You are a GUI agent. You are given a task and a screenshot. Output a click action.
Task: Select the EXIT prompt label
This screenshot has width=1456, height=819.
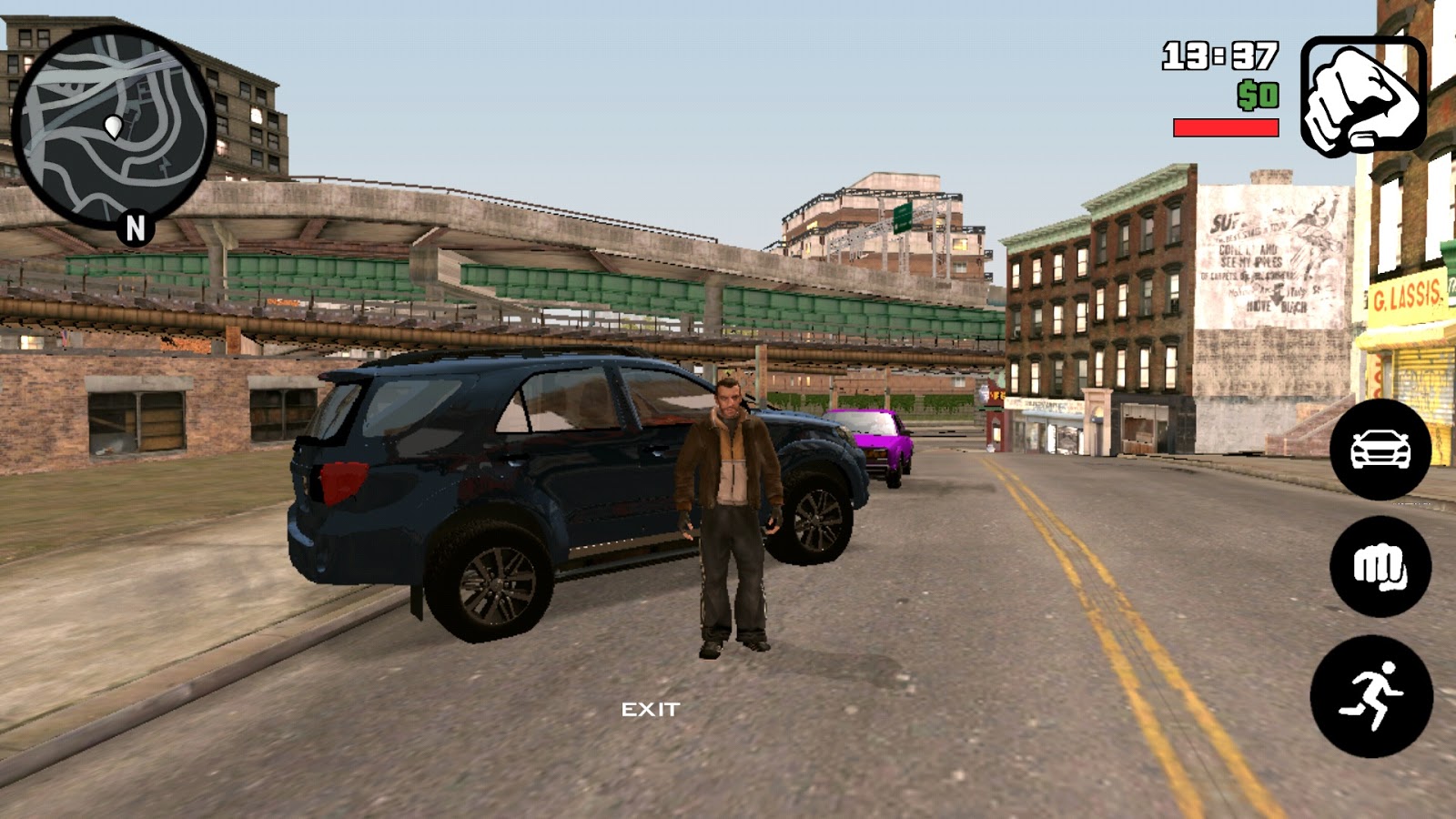point(652,708)
